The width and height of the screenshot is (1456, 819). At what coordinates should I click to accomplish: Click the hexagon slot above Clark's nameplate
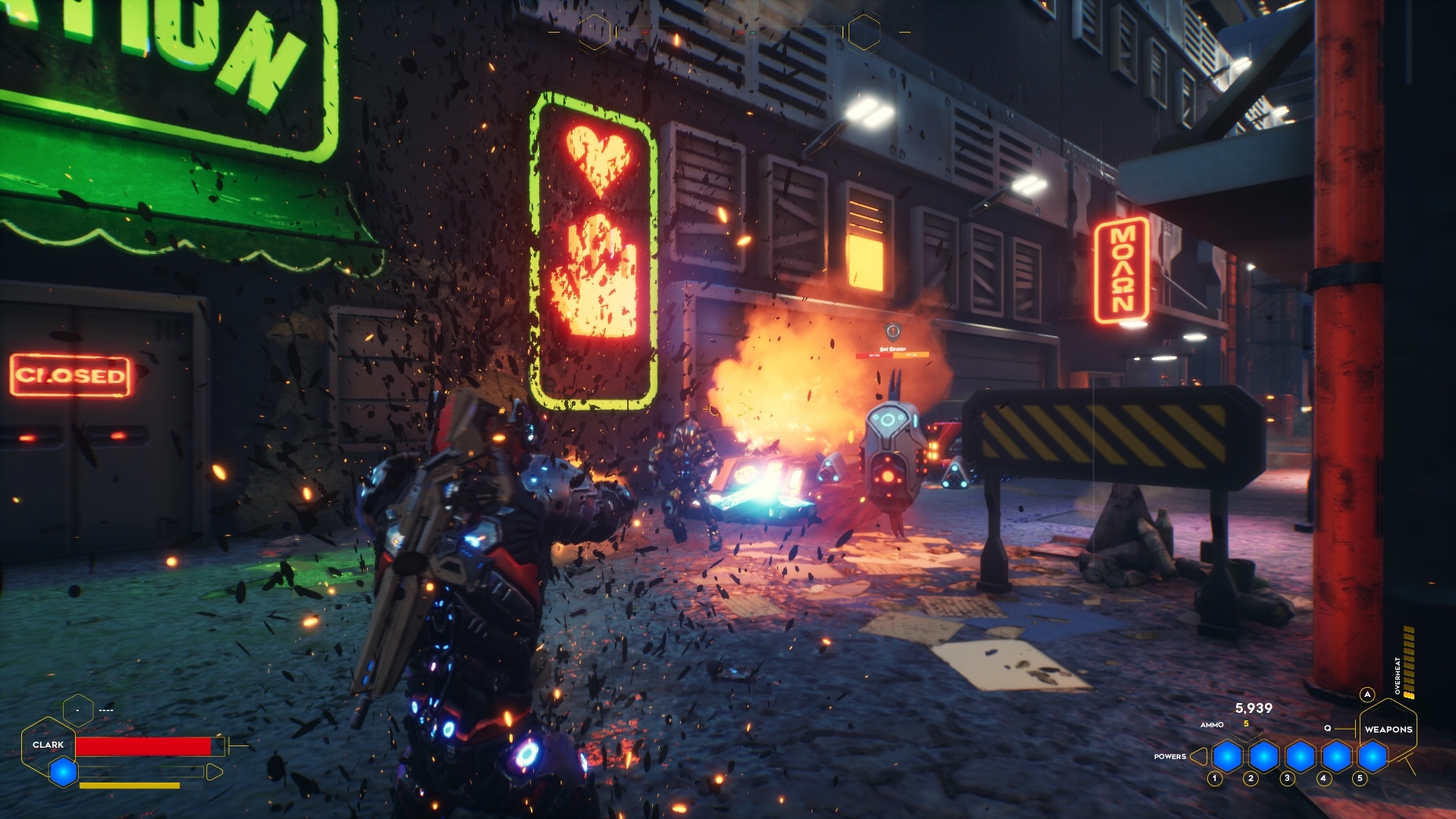78,710
